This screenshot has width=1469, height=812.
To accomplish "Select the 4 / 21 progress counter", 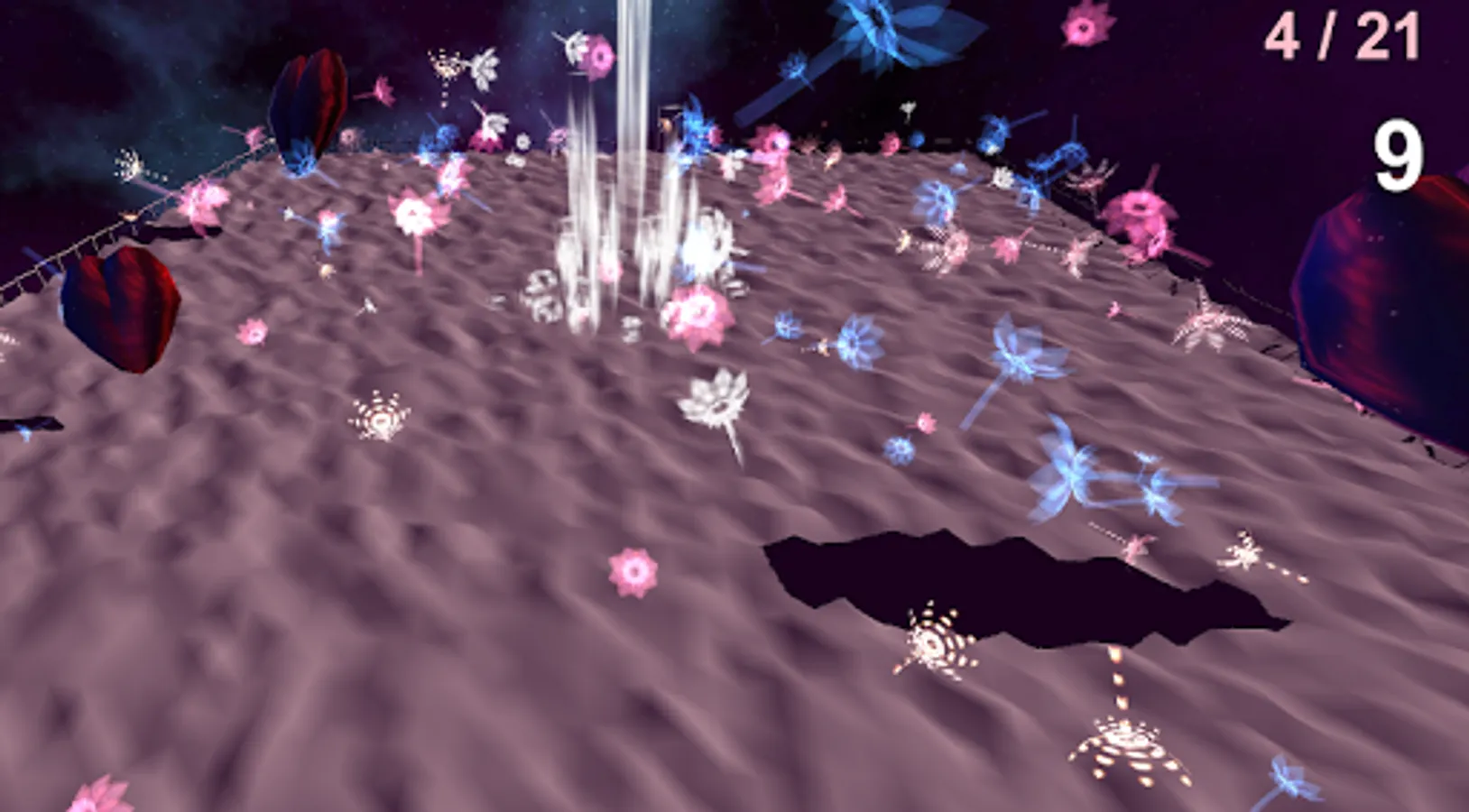I will 1342,36.
